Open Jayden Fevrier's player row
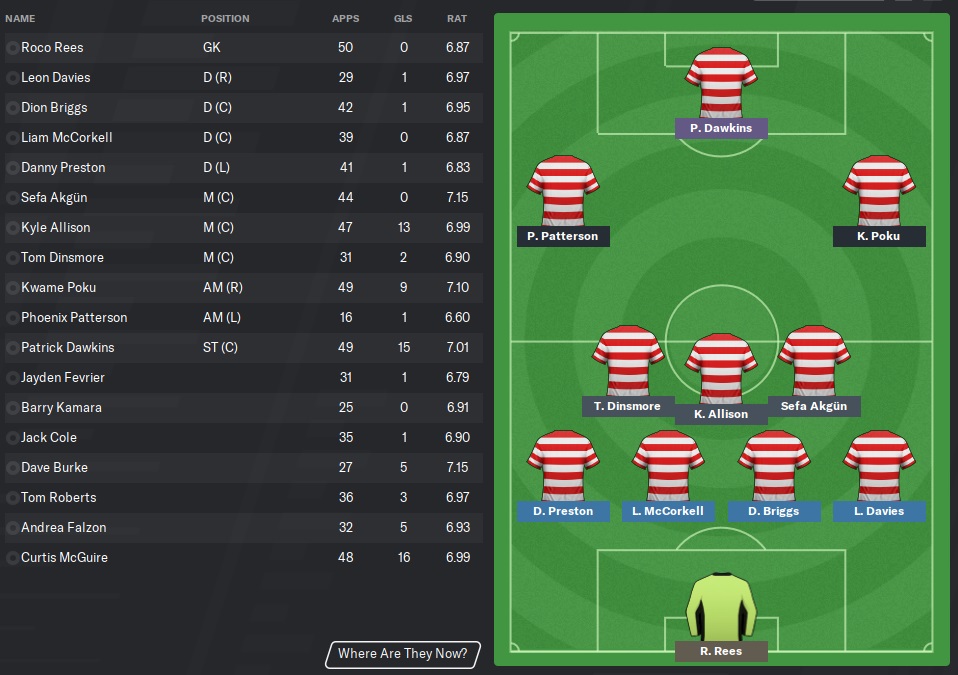Image resolution: width=958 pixels, height=675 pixels. 62,378
